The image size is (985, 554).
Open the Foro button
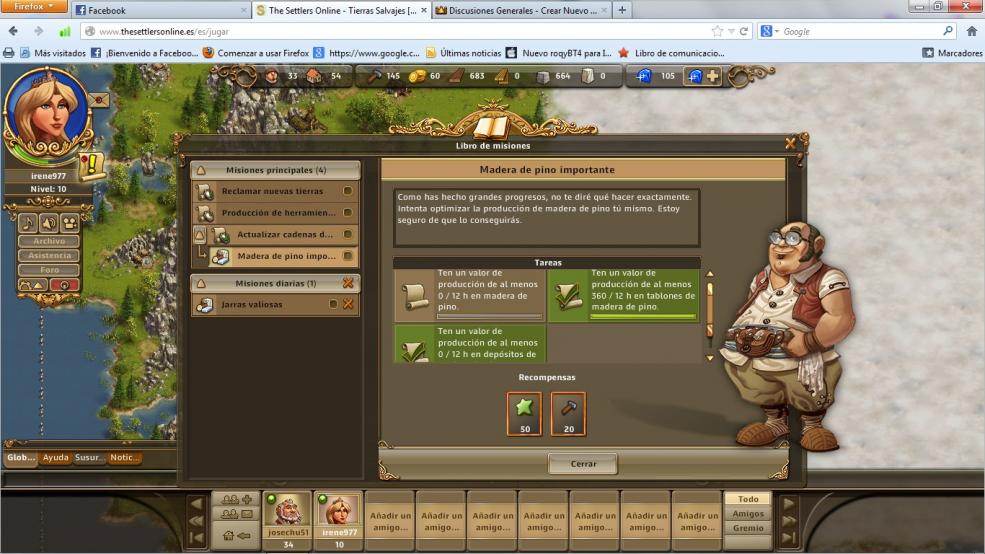[x=49, y=270]
